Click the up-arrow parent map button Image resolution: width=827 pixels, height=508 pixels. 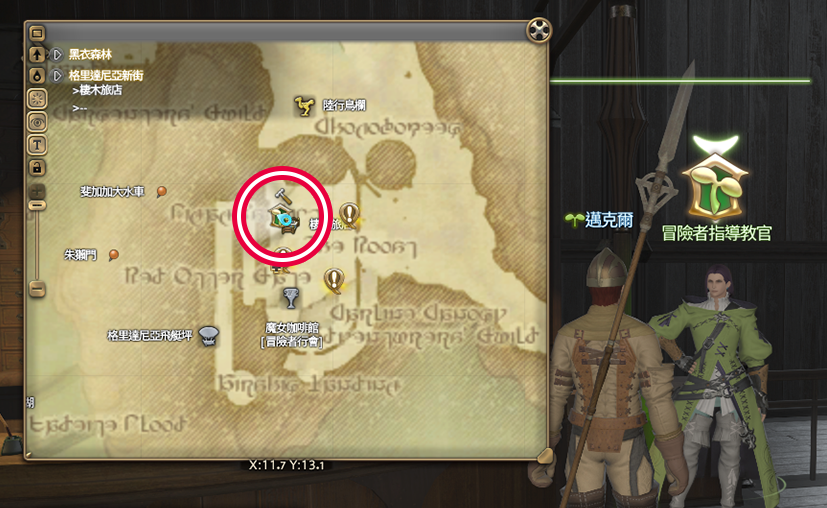(37, 54)
